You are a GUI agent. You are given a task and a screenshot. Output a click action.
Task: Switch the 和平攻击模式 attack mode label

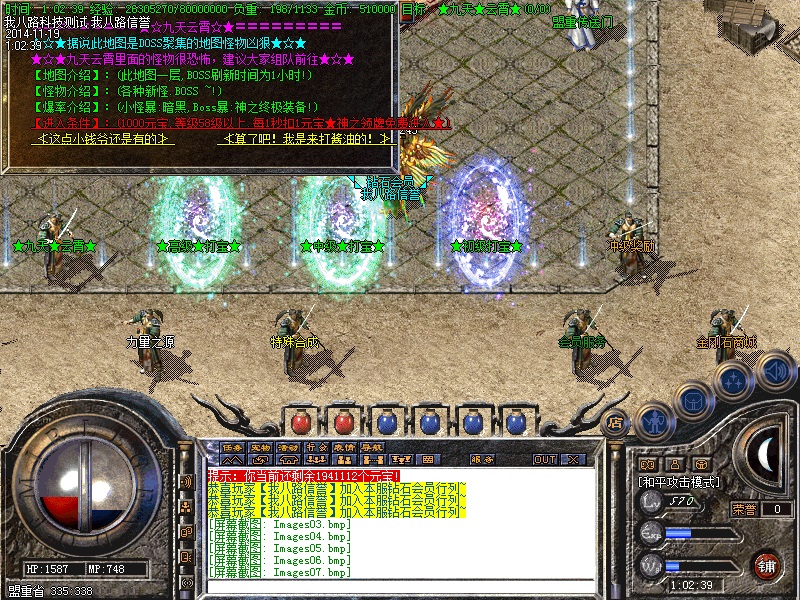[x=680, y=481]
